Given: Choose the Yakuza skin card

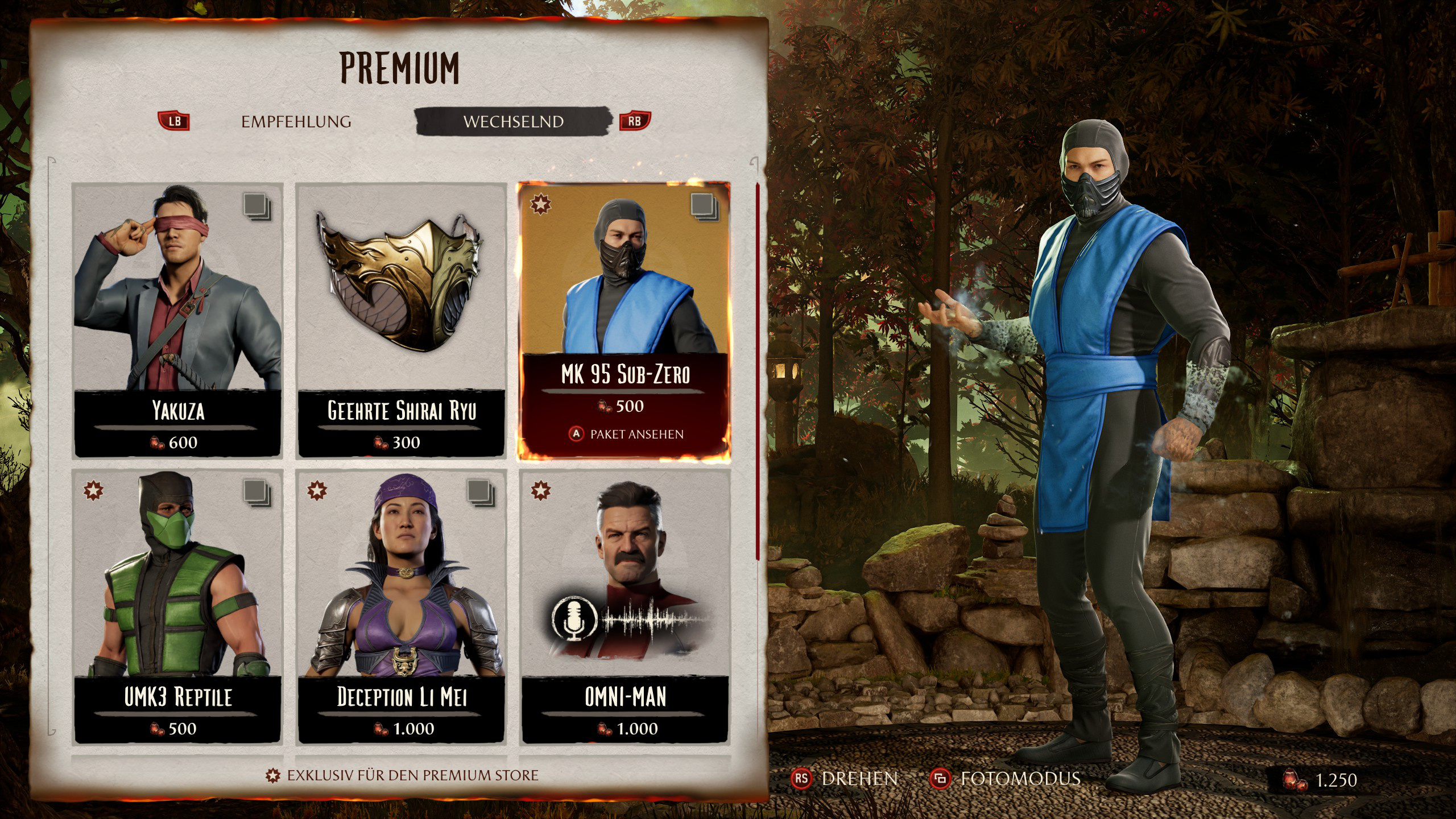Looking at the screenshot, I should pos(178,320).
